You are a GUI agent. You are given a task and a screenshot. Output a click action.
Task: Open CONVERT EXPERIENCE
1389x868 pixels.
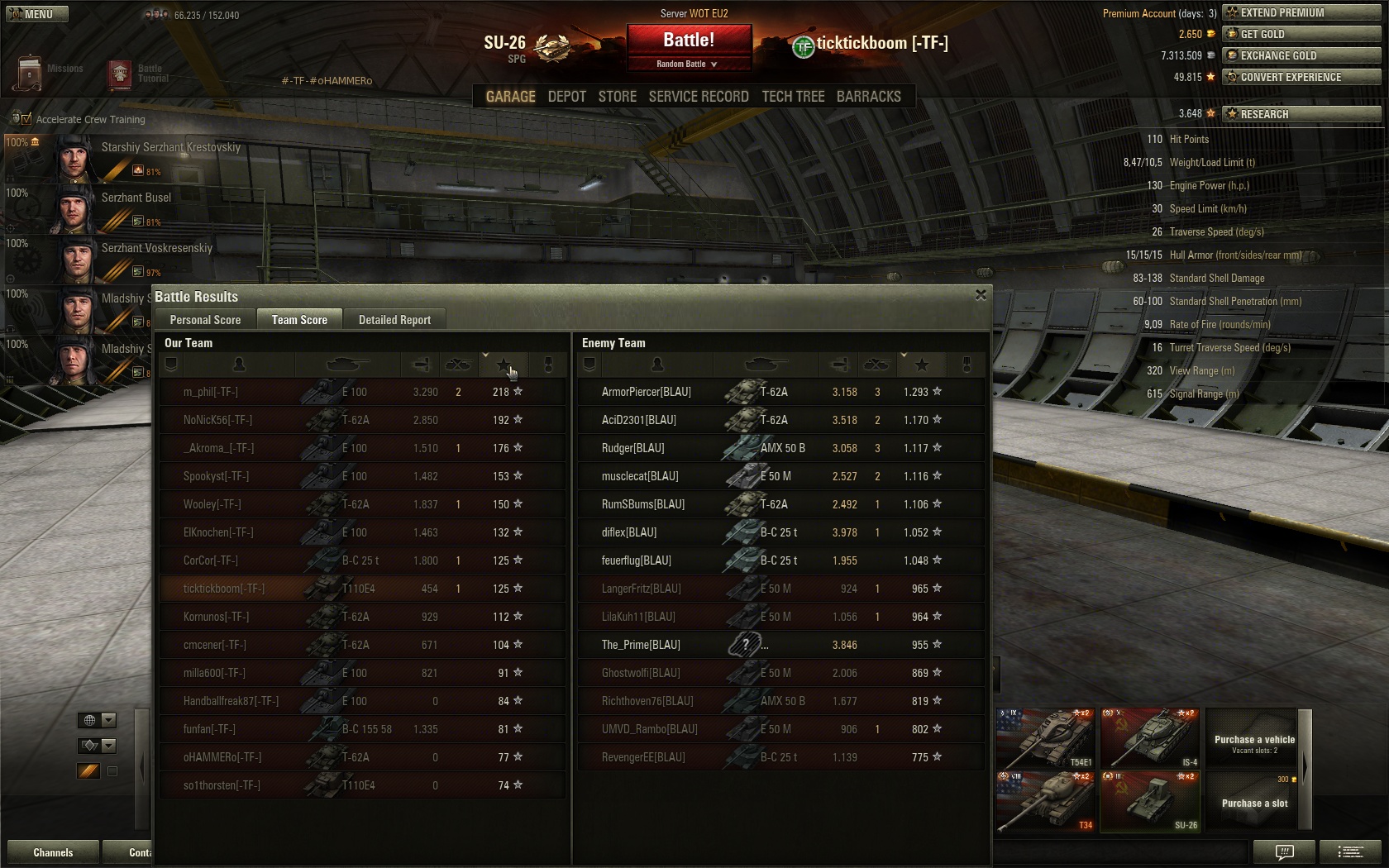[1301, 77]
